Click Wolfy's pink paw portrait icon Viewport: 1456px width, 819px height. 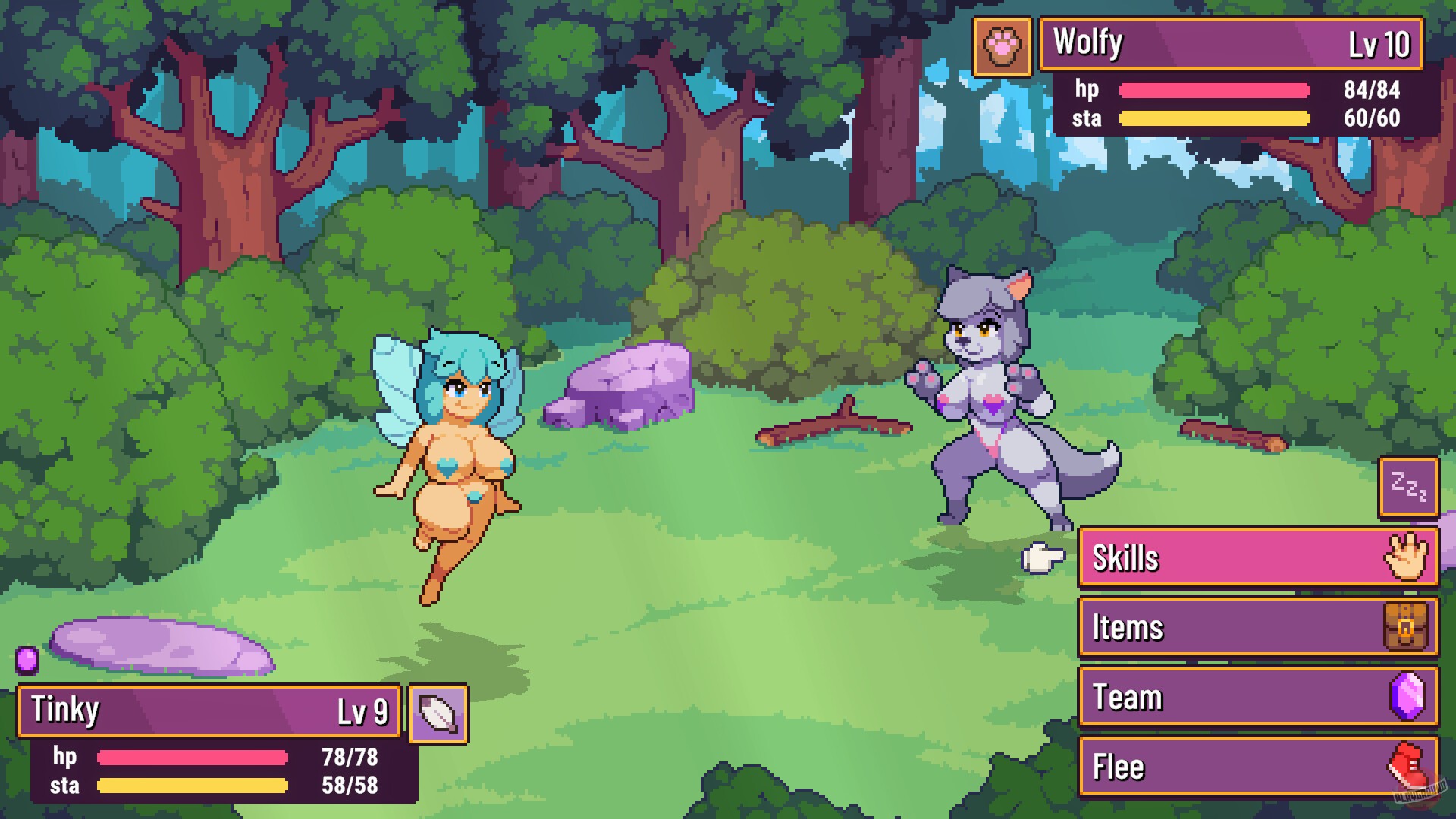click(x=1003, y=47)
